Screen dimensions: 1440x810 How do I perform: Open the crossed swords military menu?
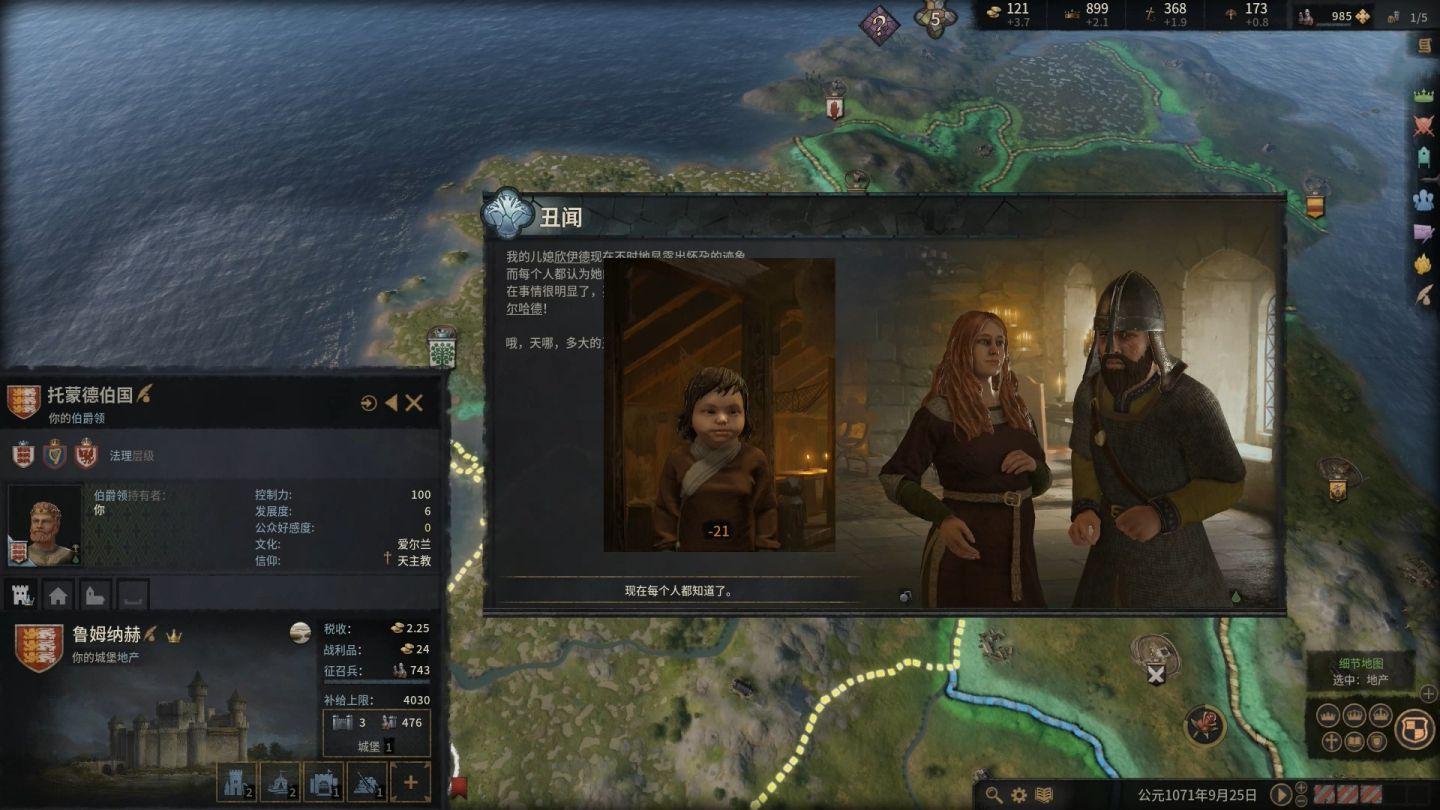pos(1423,126)
